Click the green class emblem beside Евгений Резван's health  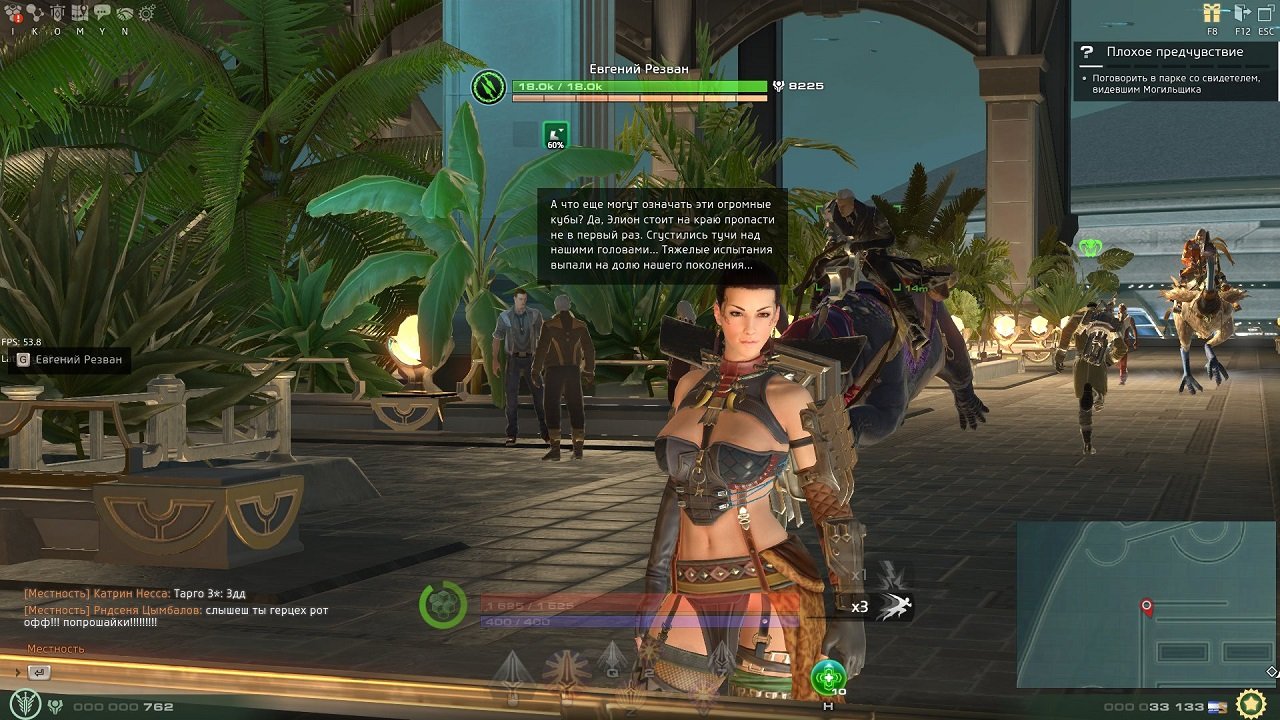(x=487, y=85)
